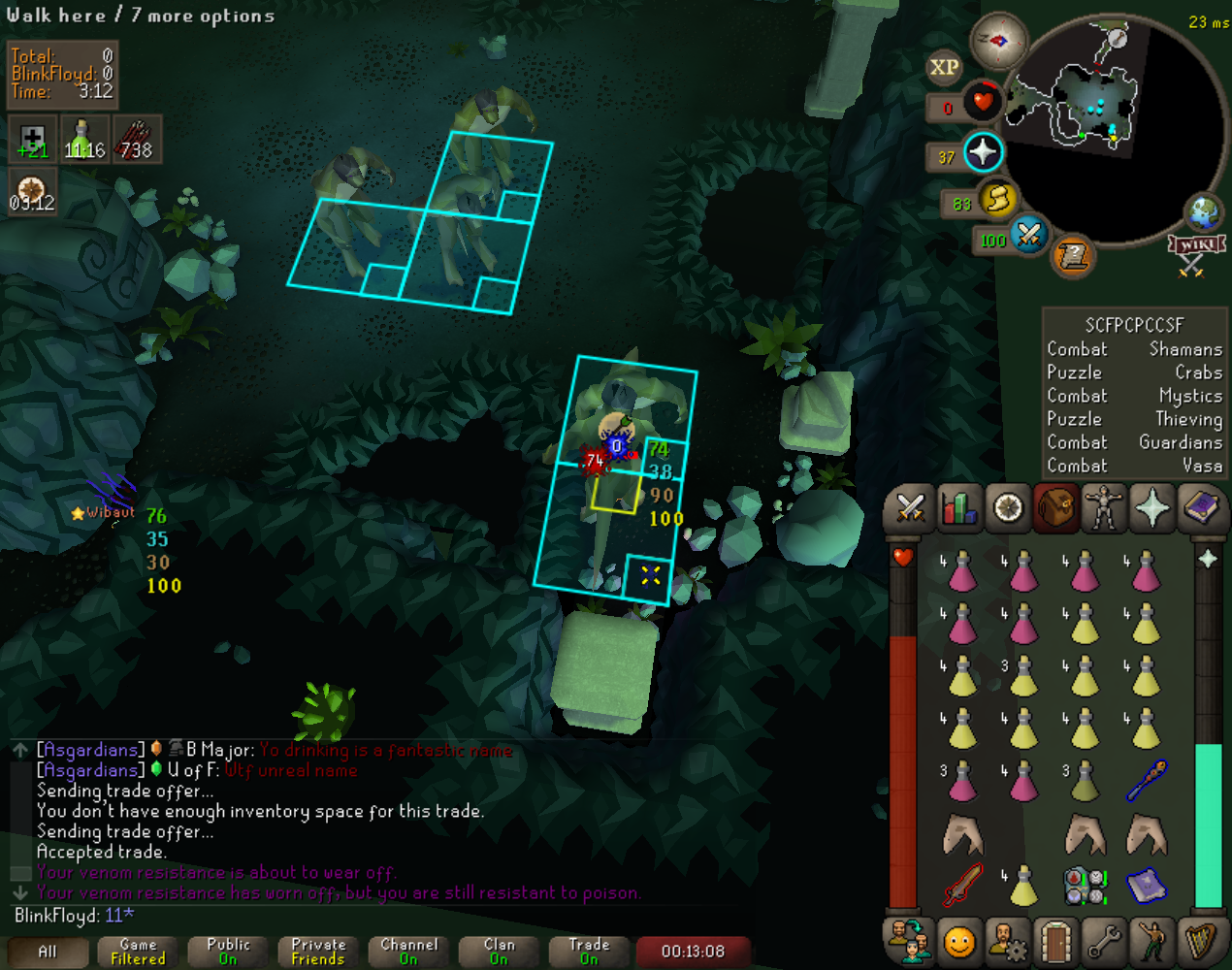Toggle the XP drops button
Image resolution: width=1232 pixels, height=970 pixels.
coord(944,68)
